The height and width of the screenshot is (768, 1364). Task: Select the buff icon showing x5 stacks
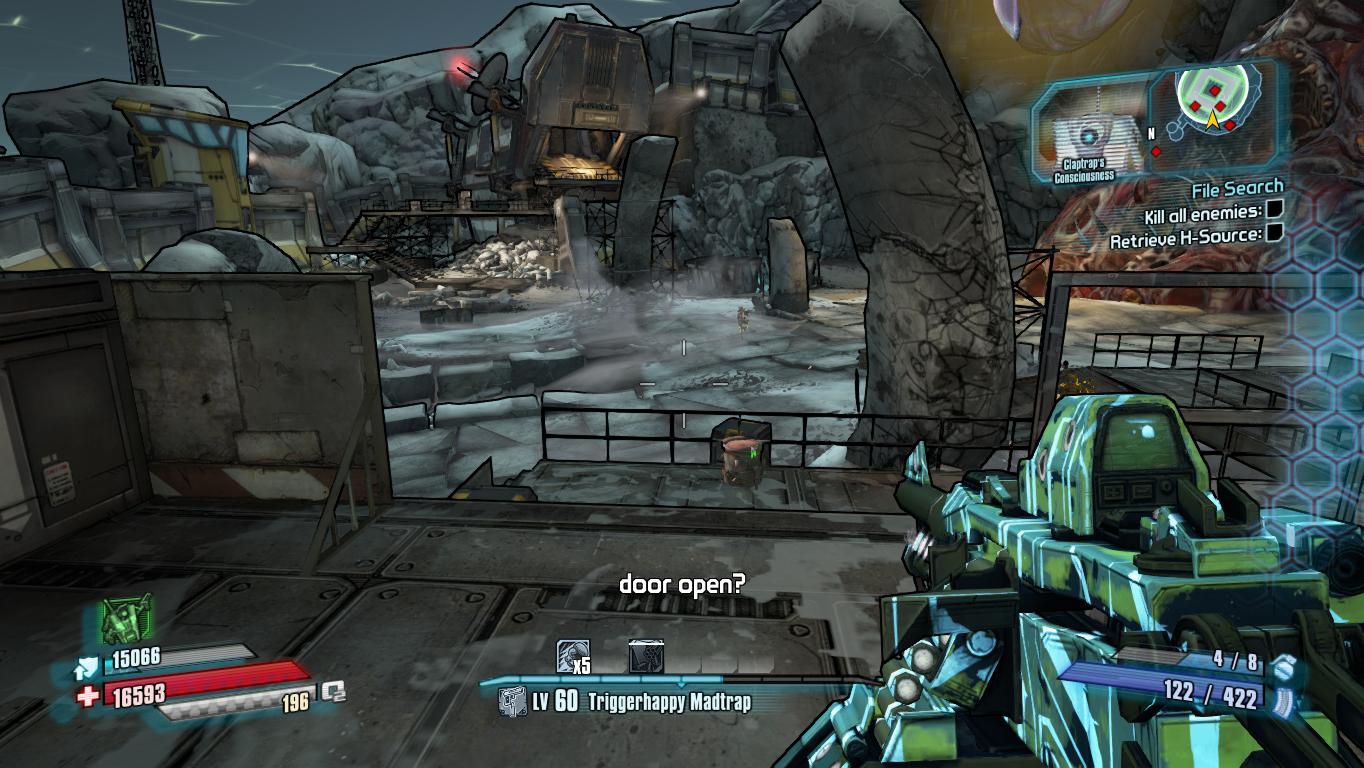coord(573,656)
